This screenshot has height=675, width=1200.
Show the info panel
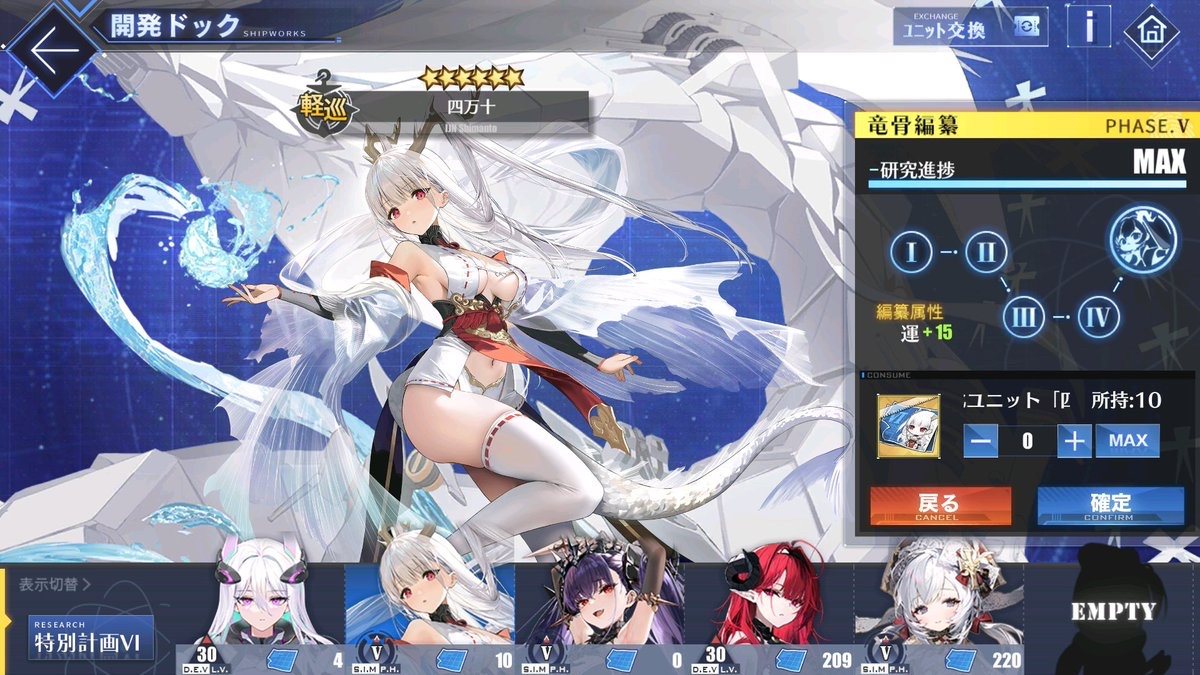1089,27
